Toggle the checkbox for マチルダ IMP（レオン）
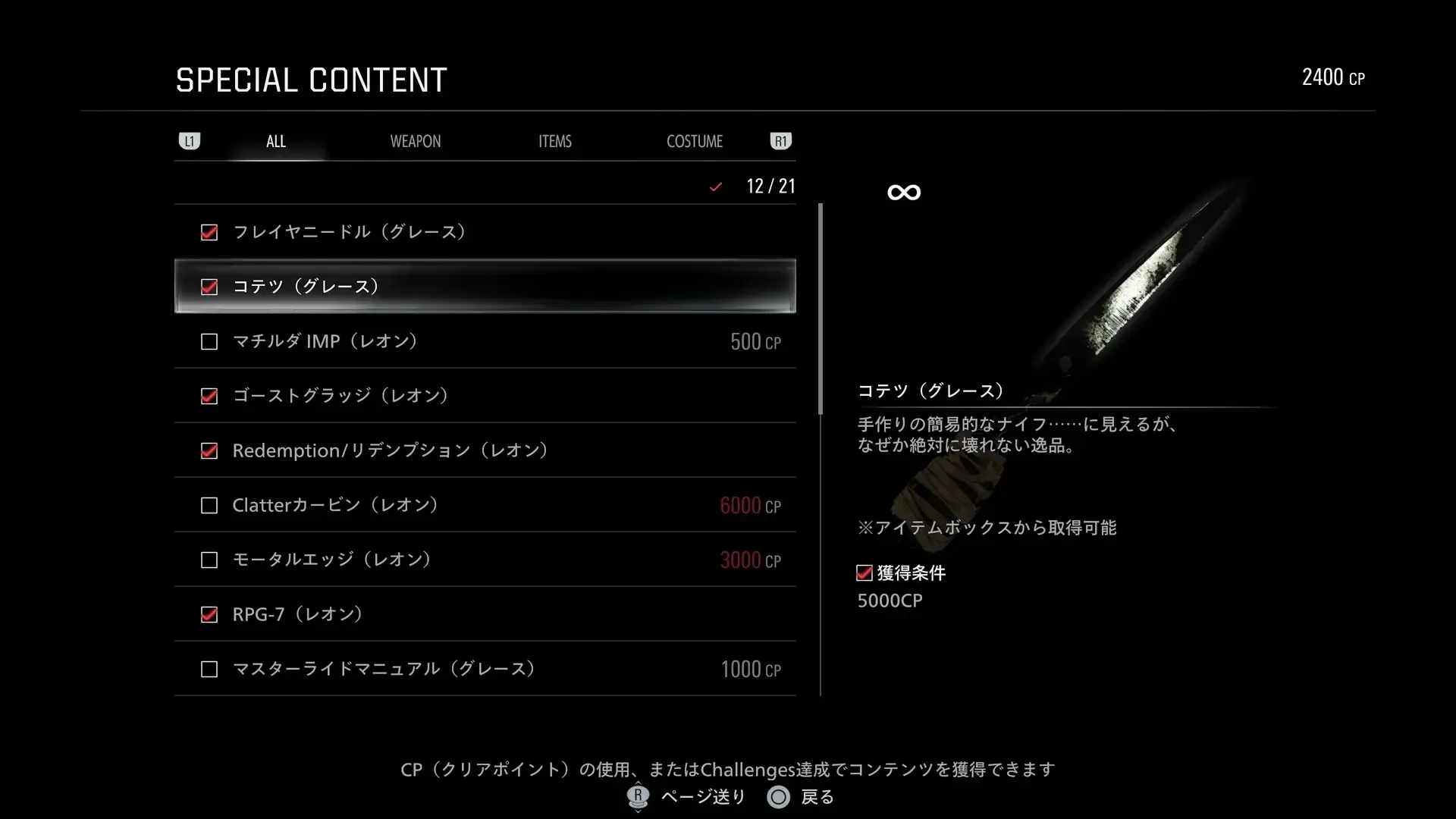 (209, 341)
